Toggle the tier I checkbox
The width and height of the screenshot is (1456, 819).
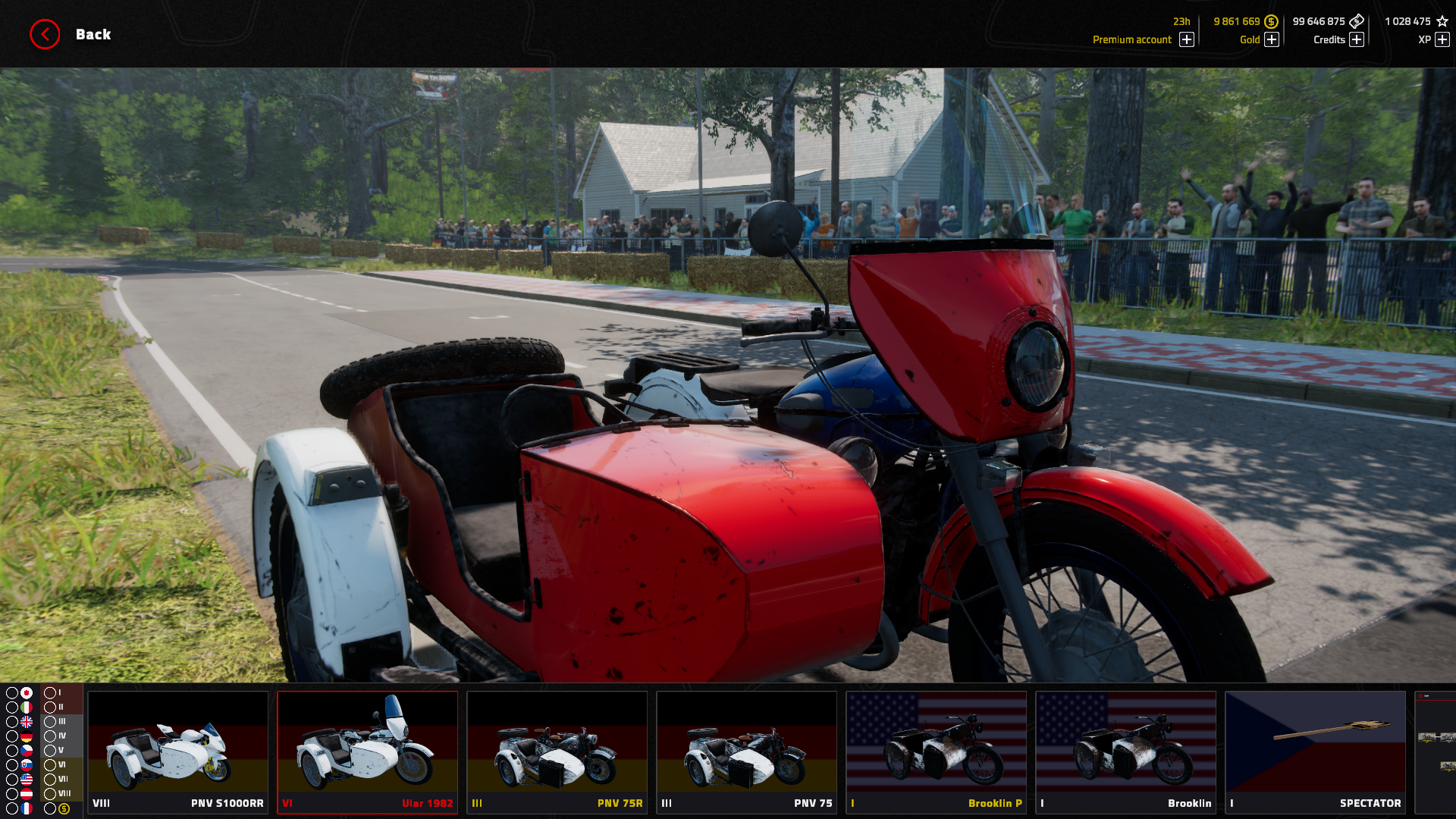(x=50, y=692)
